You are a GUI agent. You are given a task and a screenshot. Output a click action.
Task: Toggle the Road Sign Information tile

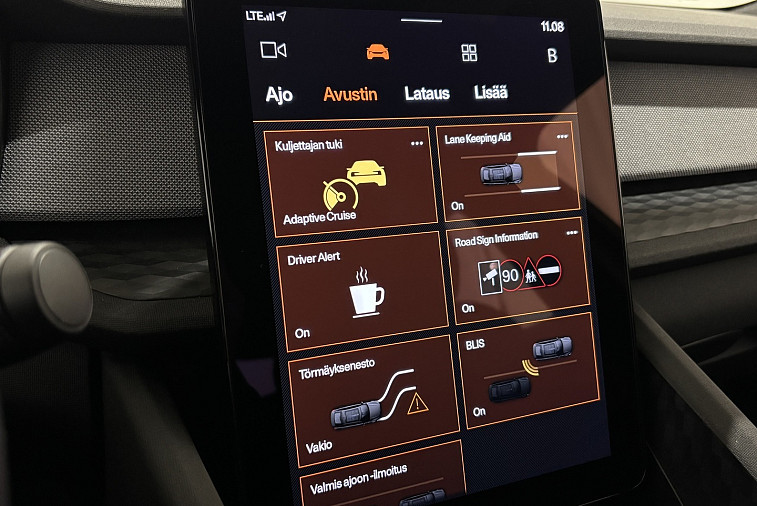click(x=518, y=270)
